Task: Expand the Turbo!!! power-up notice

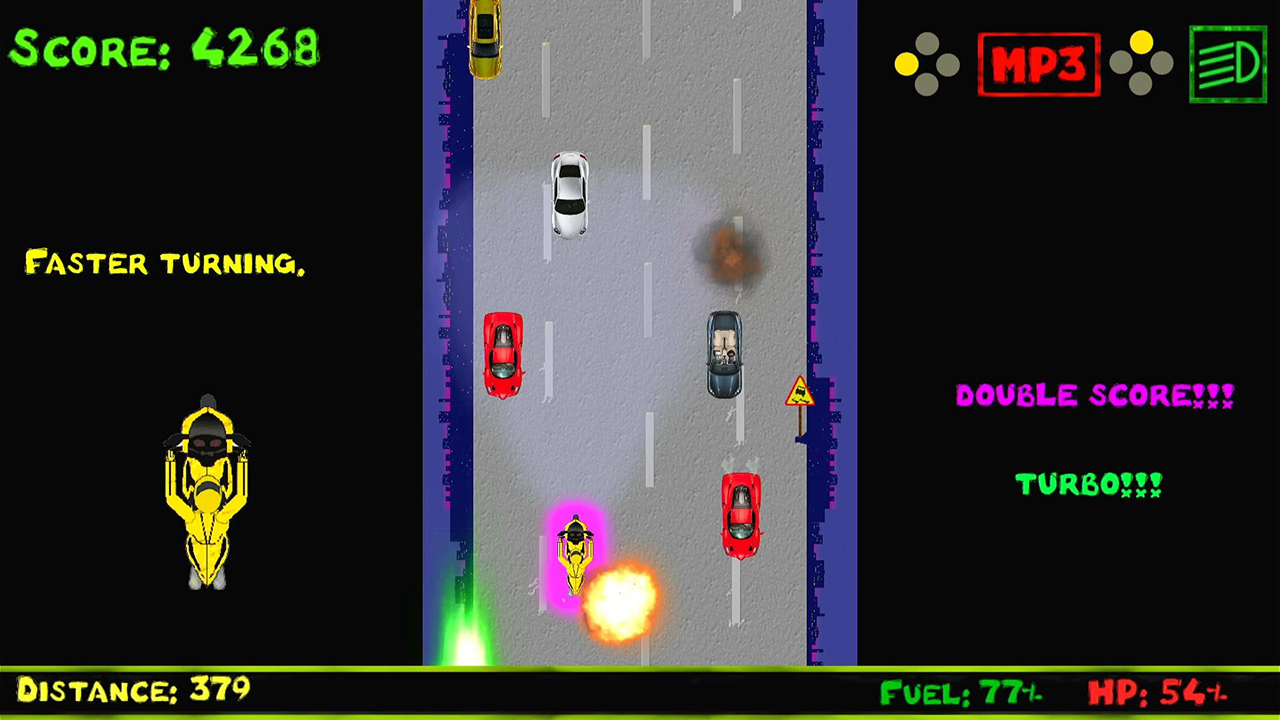Action: 1089,484
